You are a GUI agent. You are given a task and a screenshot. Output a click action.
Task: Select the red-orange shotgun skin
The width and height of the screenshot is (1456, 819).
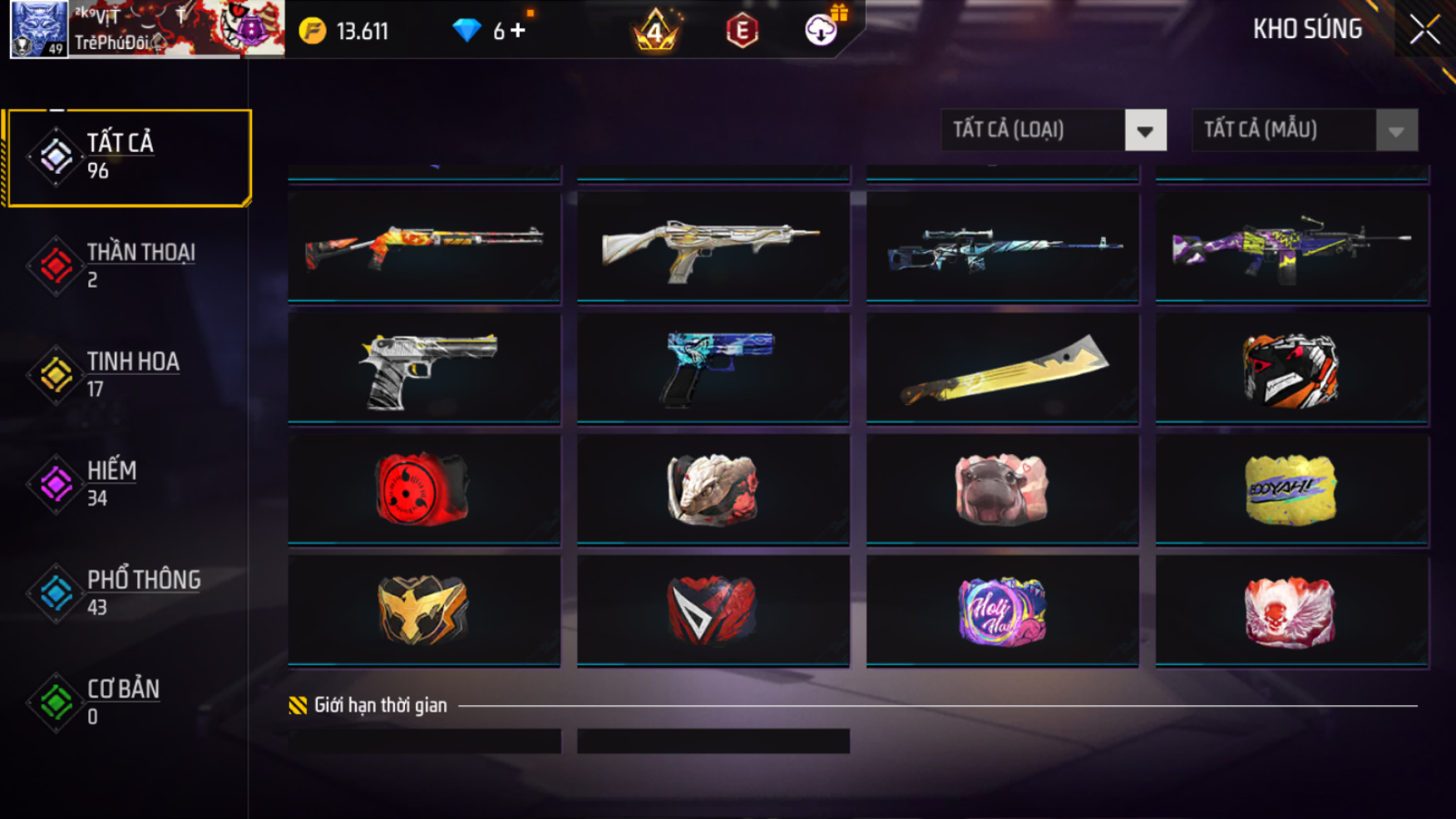click(x=424, y=245)
